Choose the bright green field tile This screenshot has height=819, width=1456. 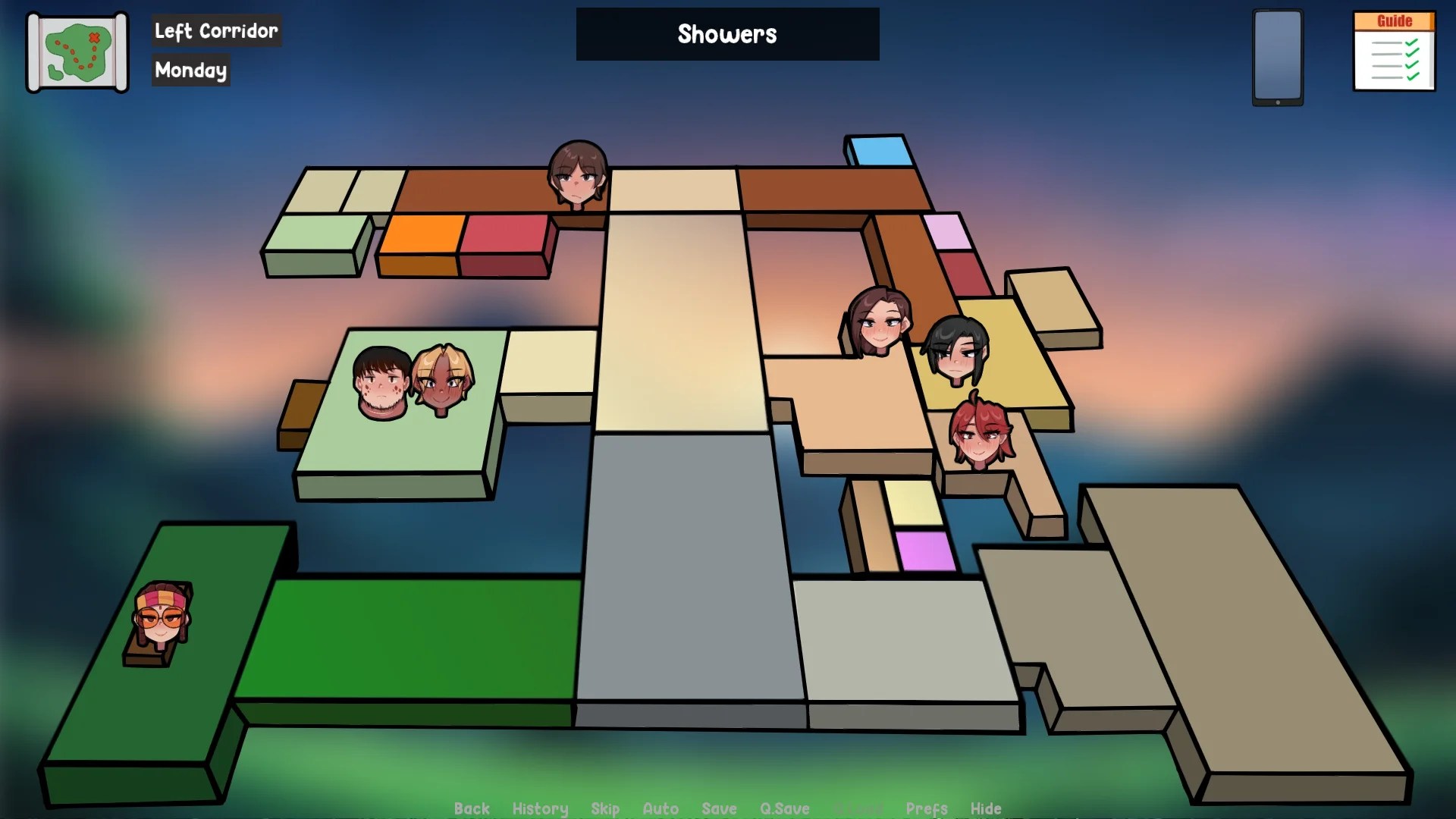tap(409, 637)
